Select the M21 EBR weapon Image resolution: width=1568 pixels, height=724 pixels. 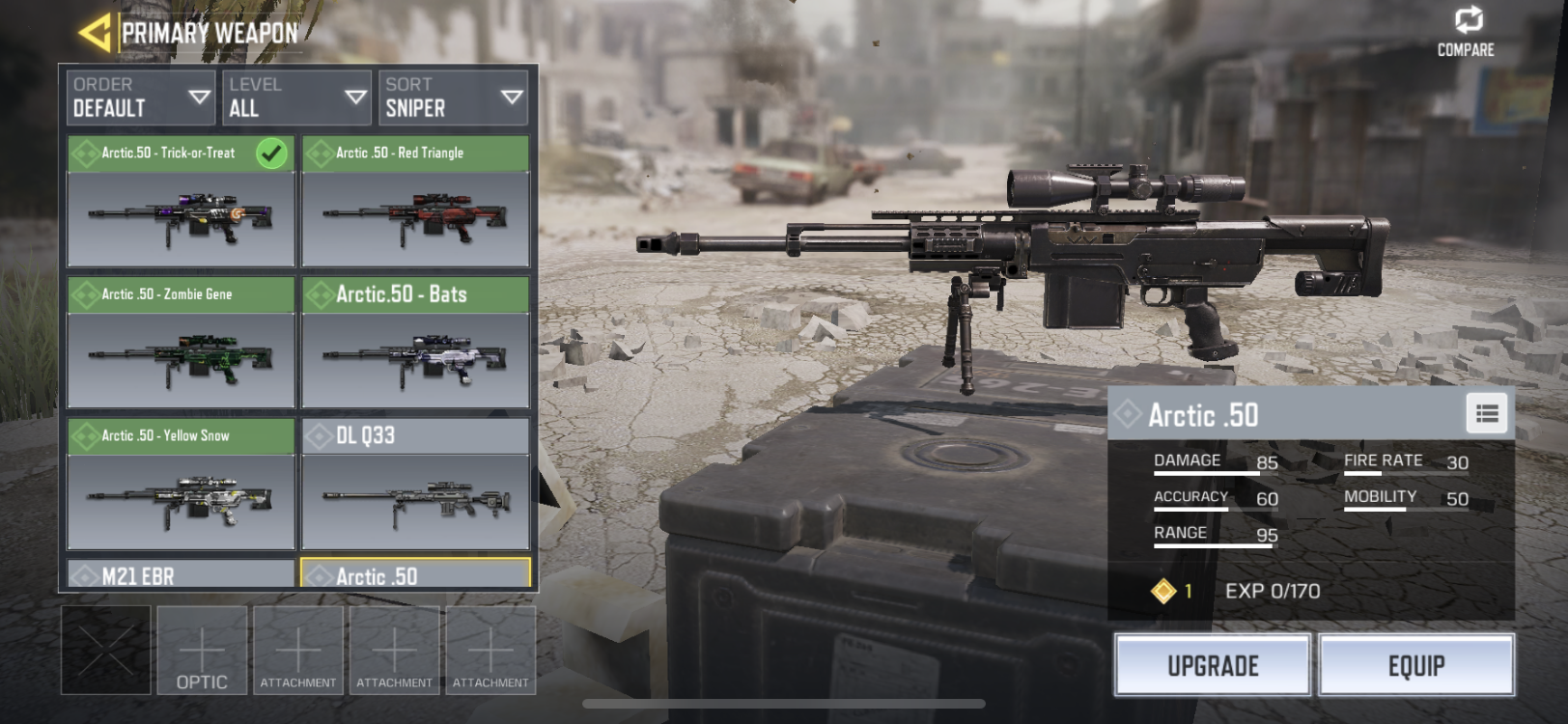point(181,574)
